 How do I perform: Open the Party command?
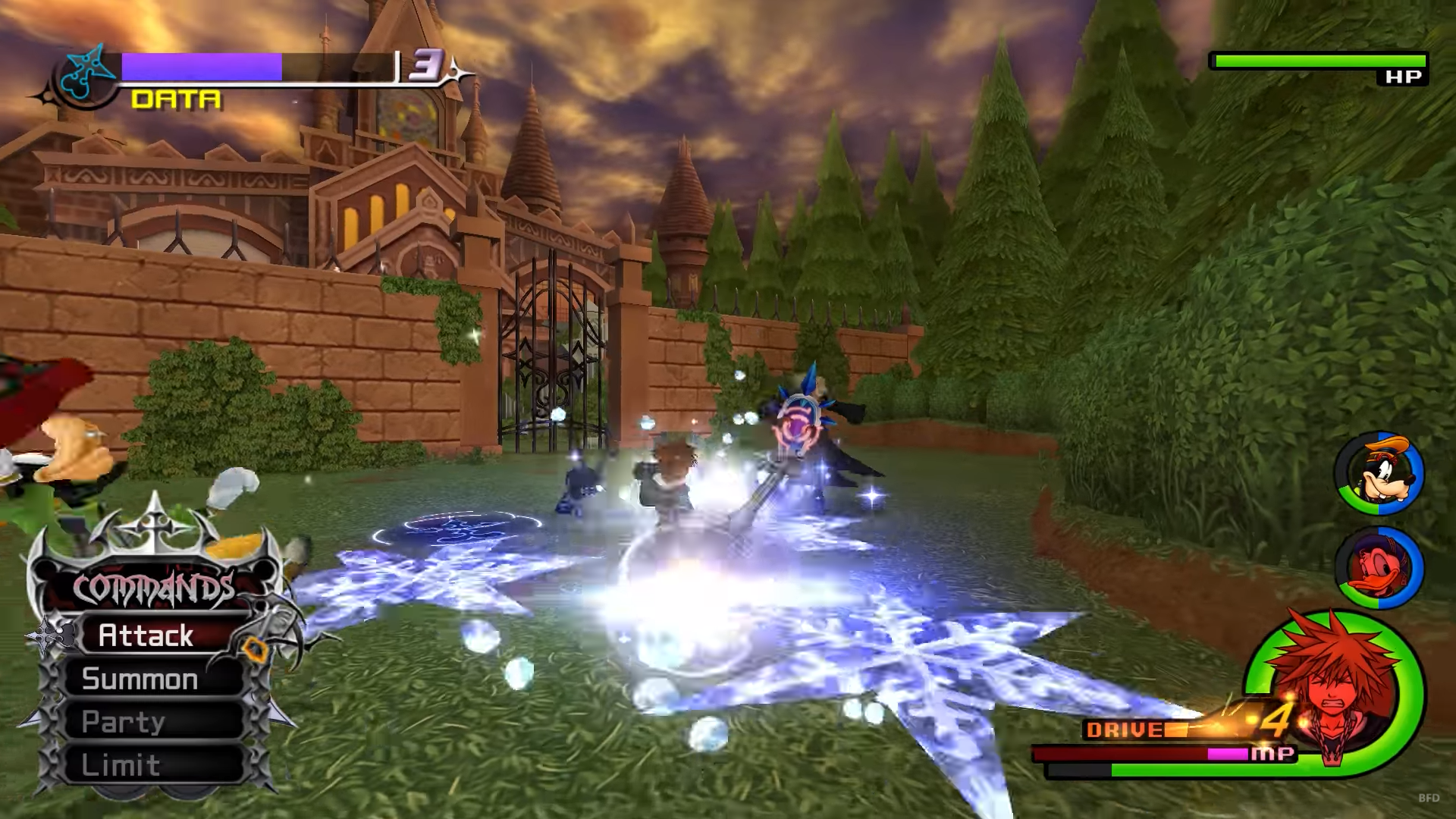(x=124, y=722)
